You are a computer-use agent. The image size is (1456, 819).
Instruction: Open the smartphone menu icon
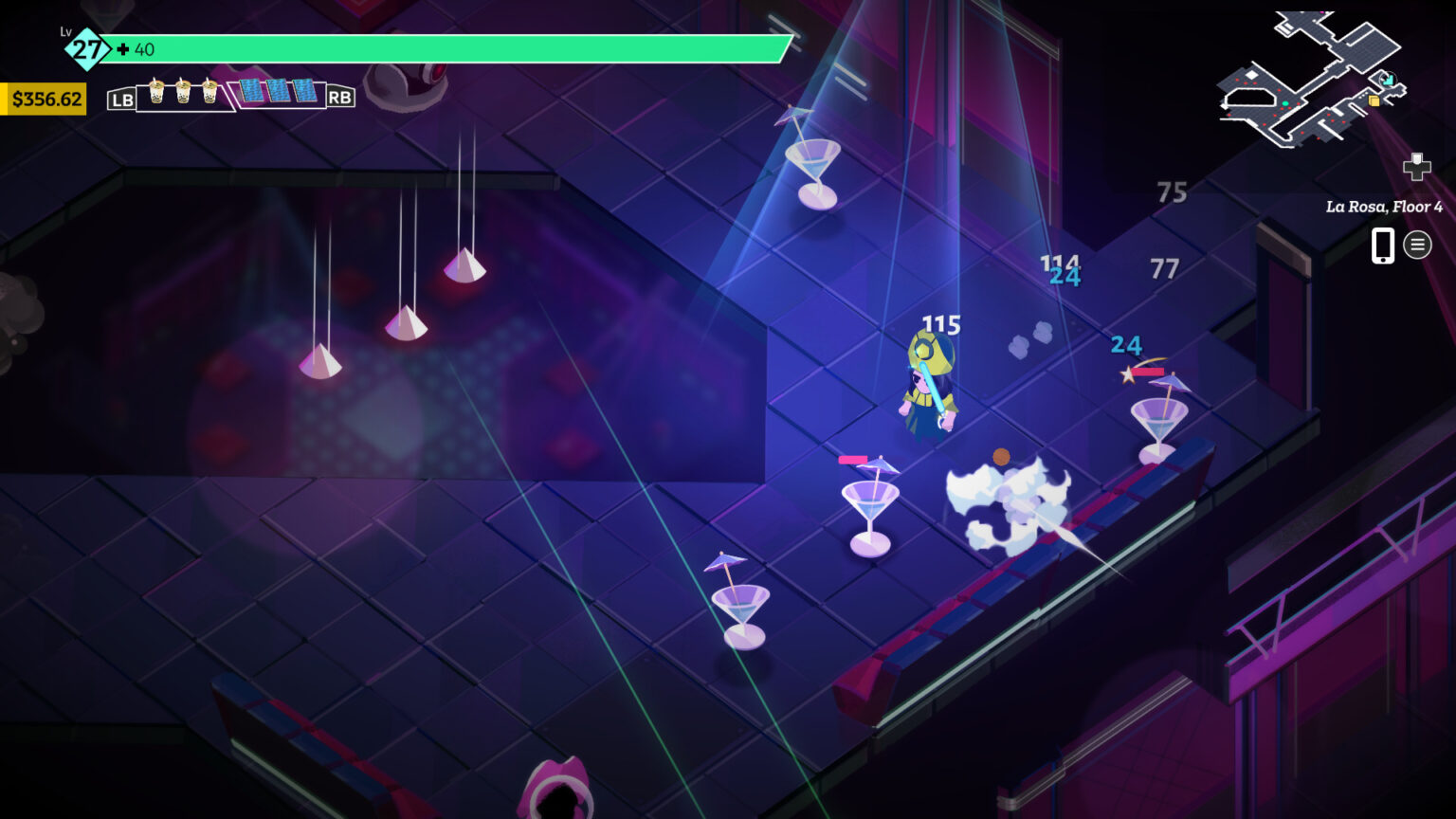click(x=1383, y=246)
